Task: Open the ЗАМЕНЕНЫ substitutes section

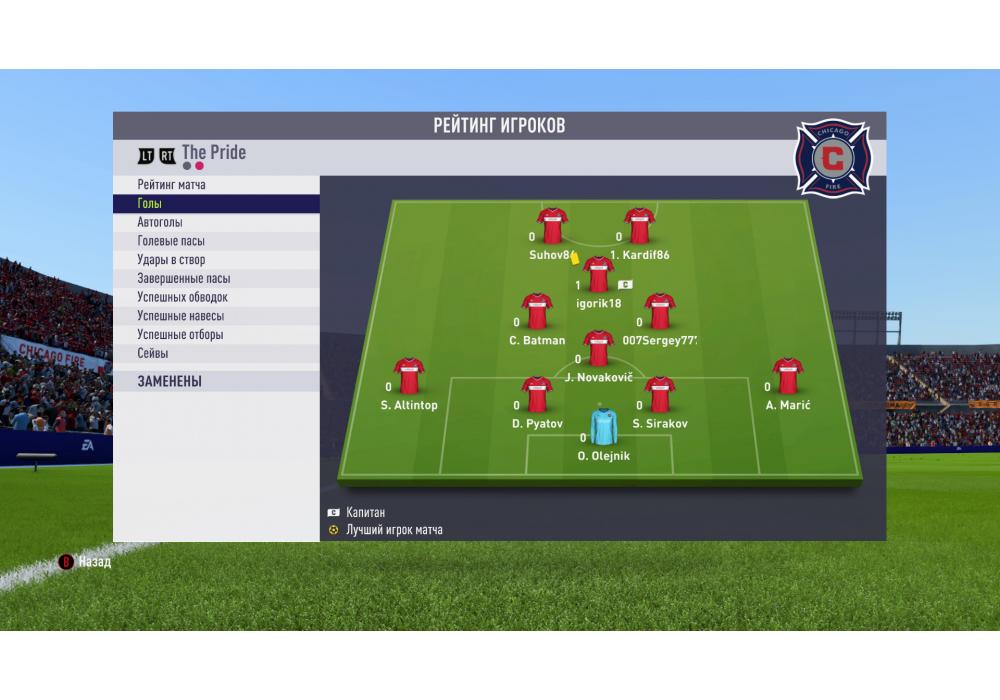Action: click(x=216, y=381)
